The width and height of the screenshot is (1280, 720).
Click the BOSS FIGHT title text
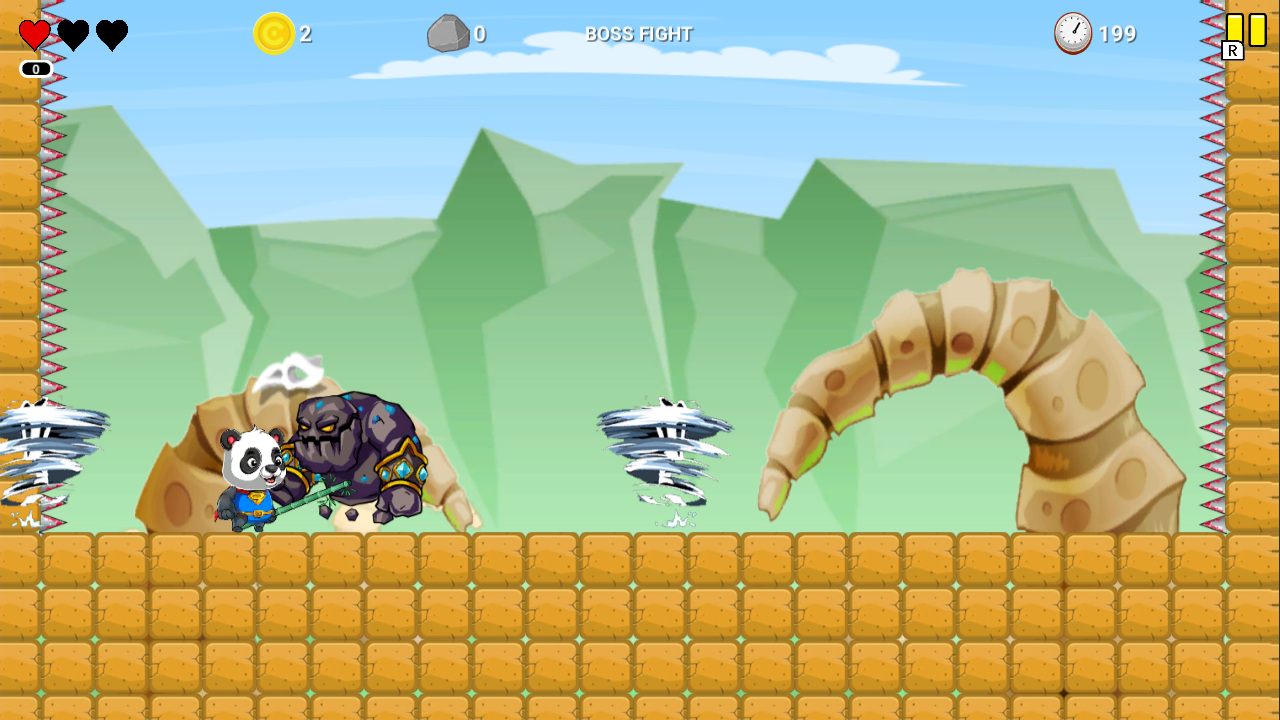(639, 33)
